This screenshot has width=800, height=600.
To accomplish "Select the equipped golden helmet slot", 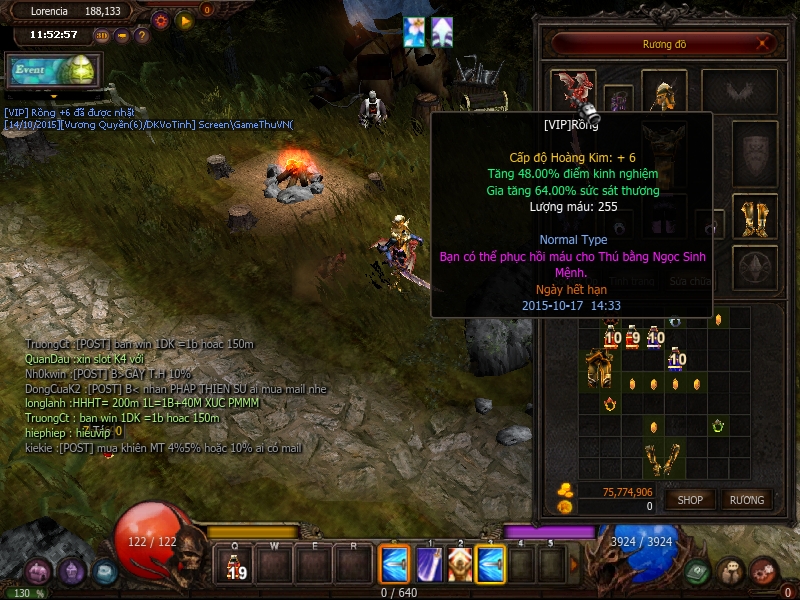I will 663,92.
